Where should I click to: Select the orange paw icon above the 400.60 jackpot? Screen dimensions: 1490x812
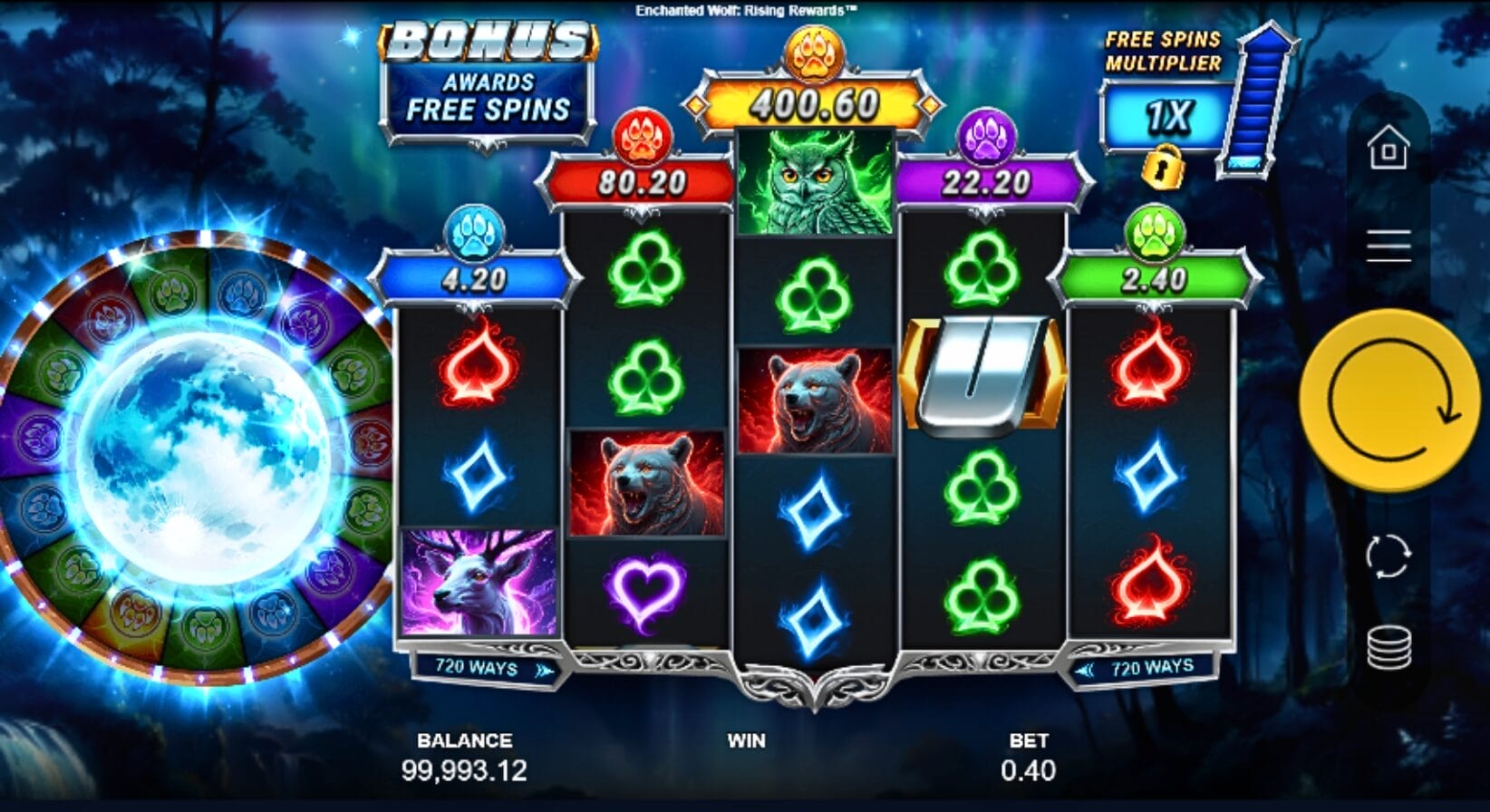coord(816,52)
